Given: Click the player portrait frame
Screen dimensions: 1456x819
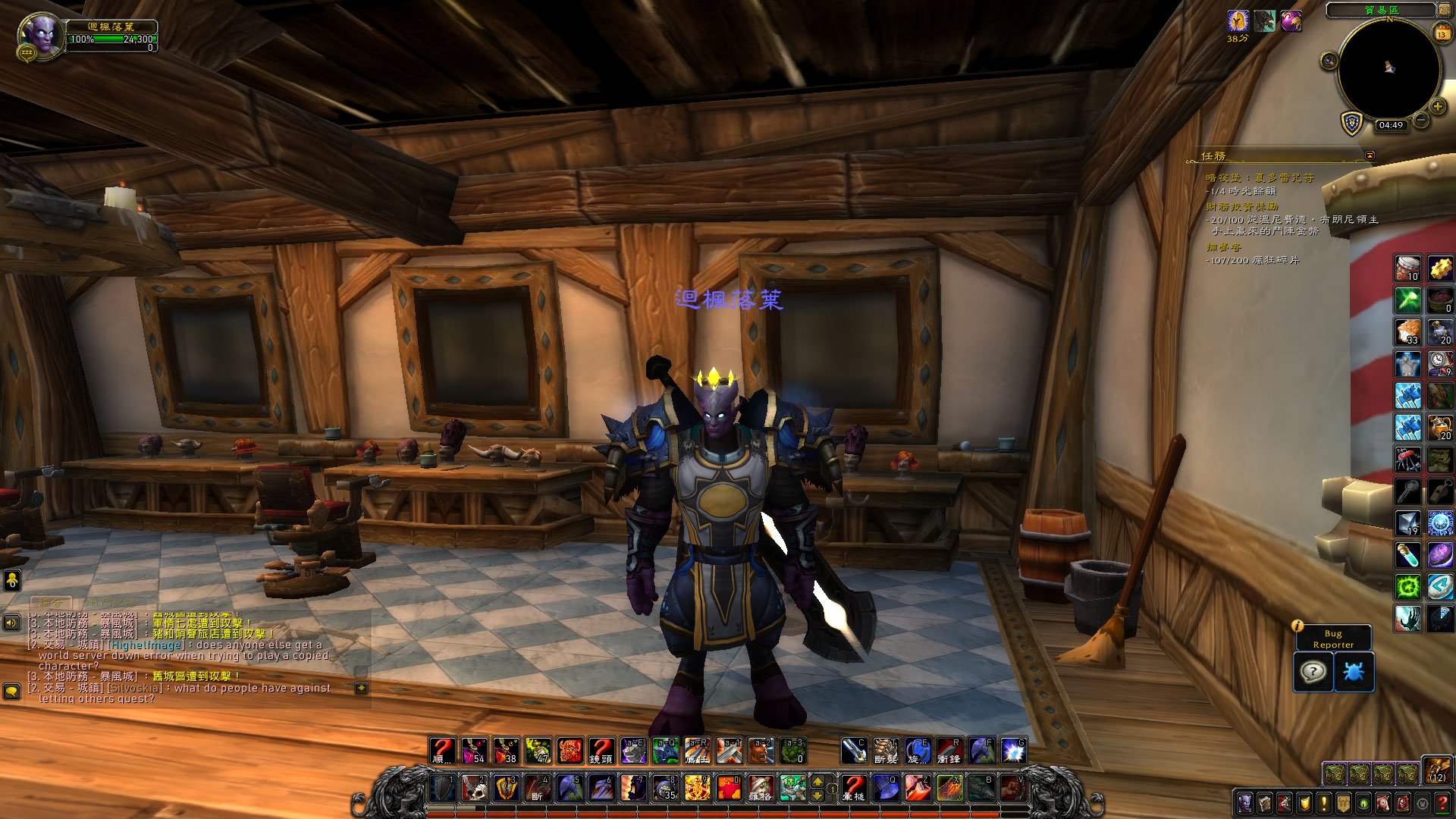Looking at the screenshot, I should coord(42,35).
